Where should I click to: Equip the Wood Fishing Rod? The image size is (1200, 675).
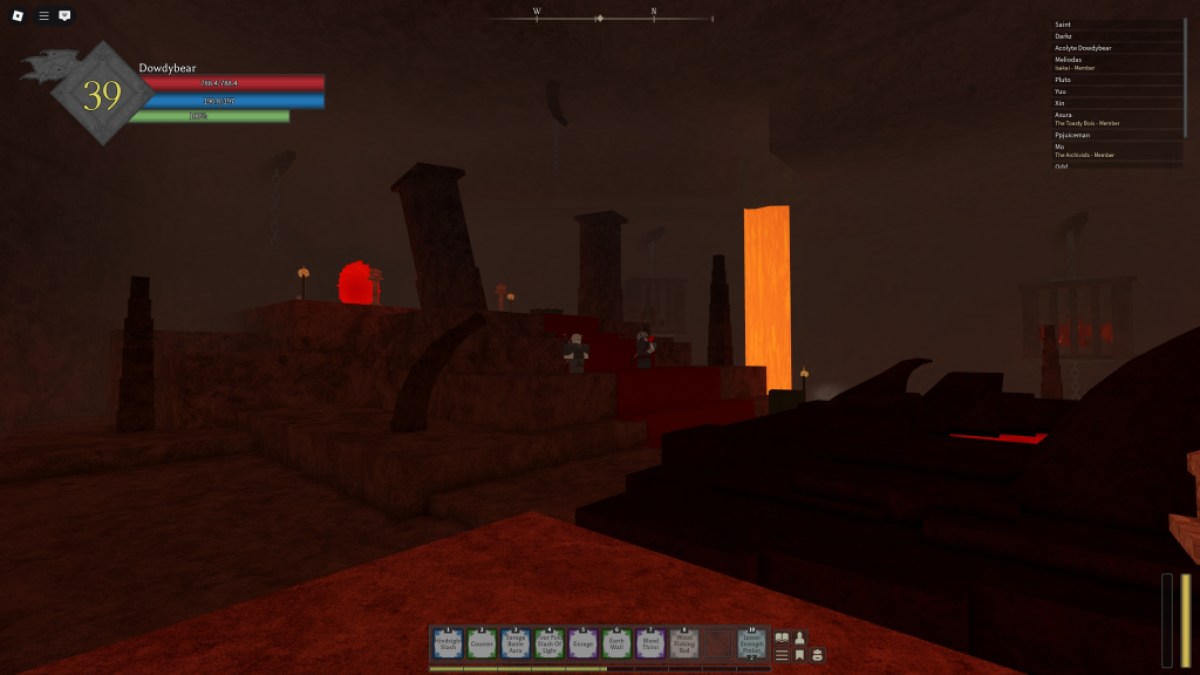684,644
